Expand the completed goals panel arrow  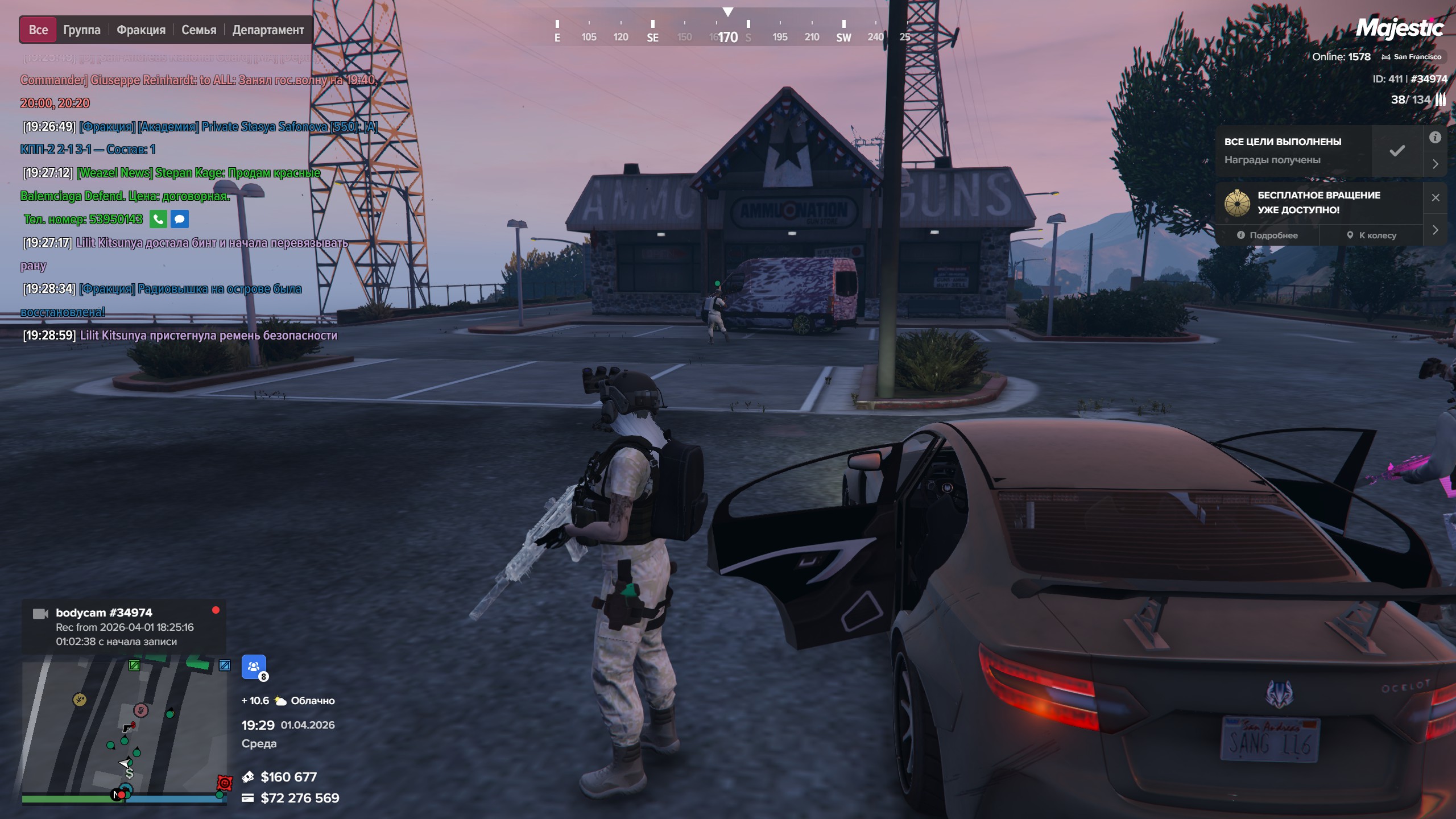click(1435, 164)
